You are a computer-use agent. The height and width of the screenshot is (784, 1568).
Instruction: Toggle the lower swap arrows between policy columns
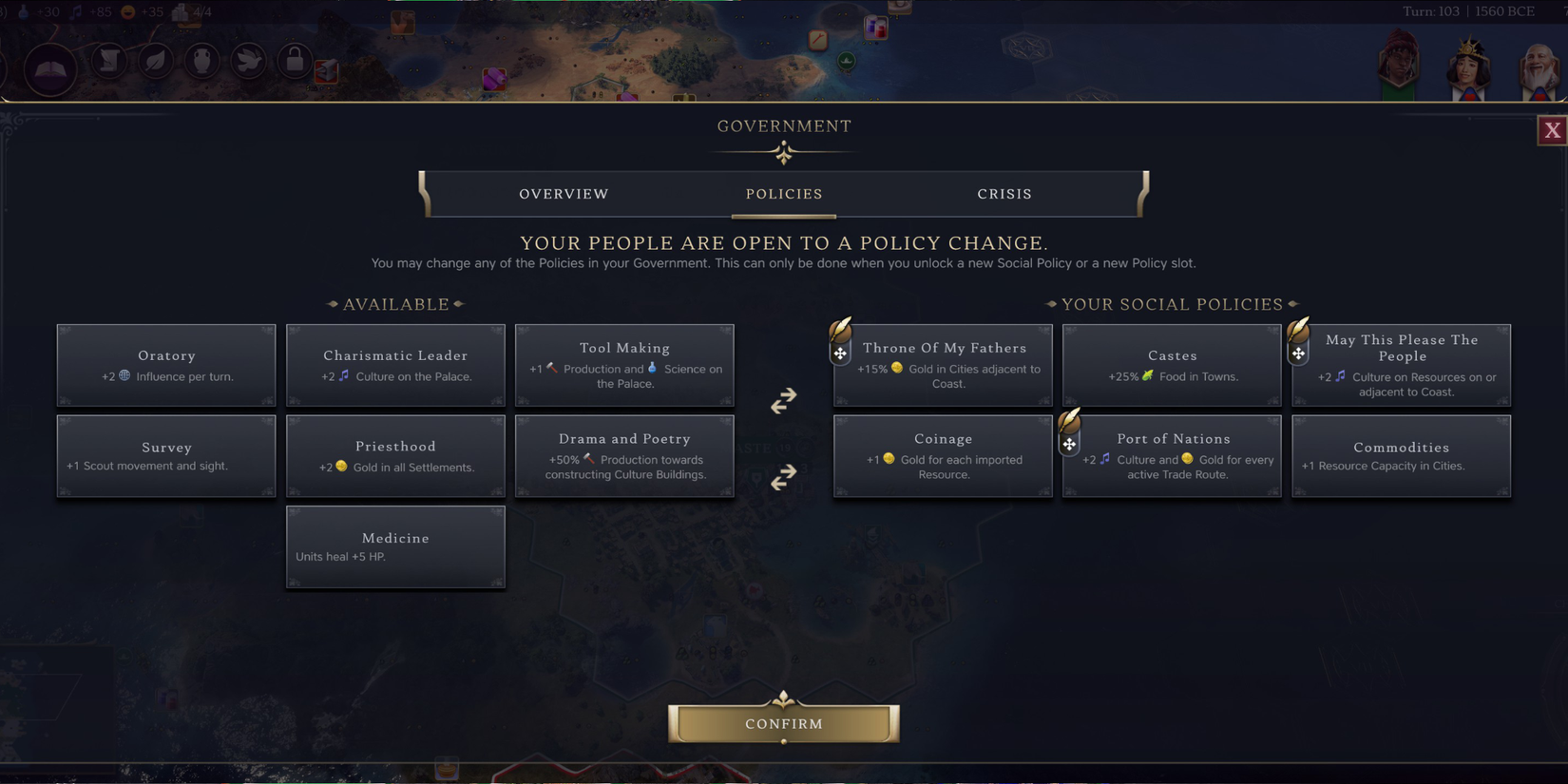tap(783, 477)
